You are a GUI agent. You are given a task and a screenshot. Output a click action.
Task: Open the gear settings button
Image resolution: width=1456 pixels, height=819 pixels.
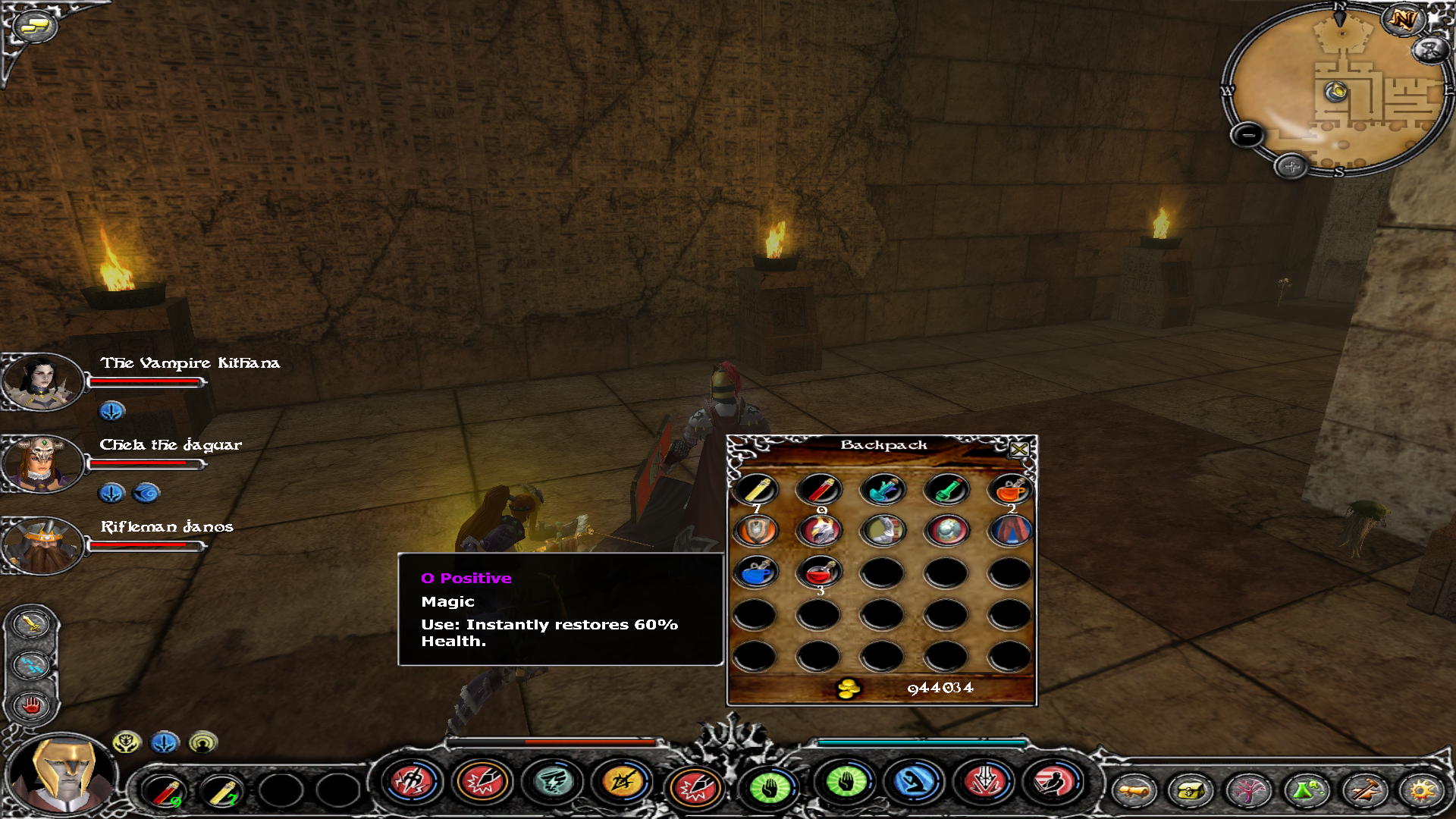tap(1421, 792)
